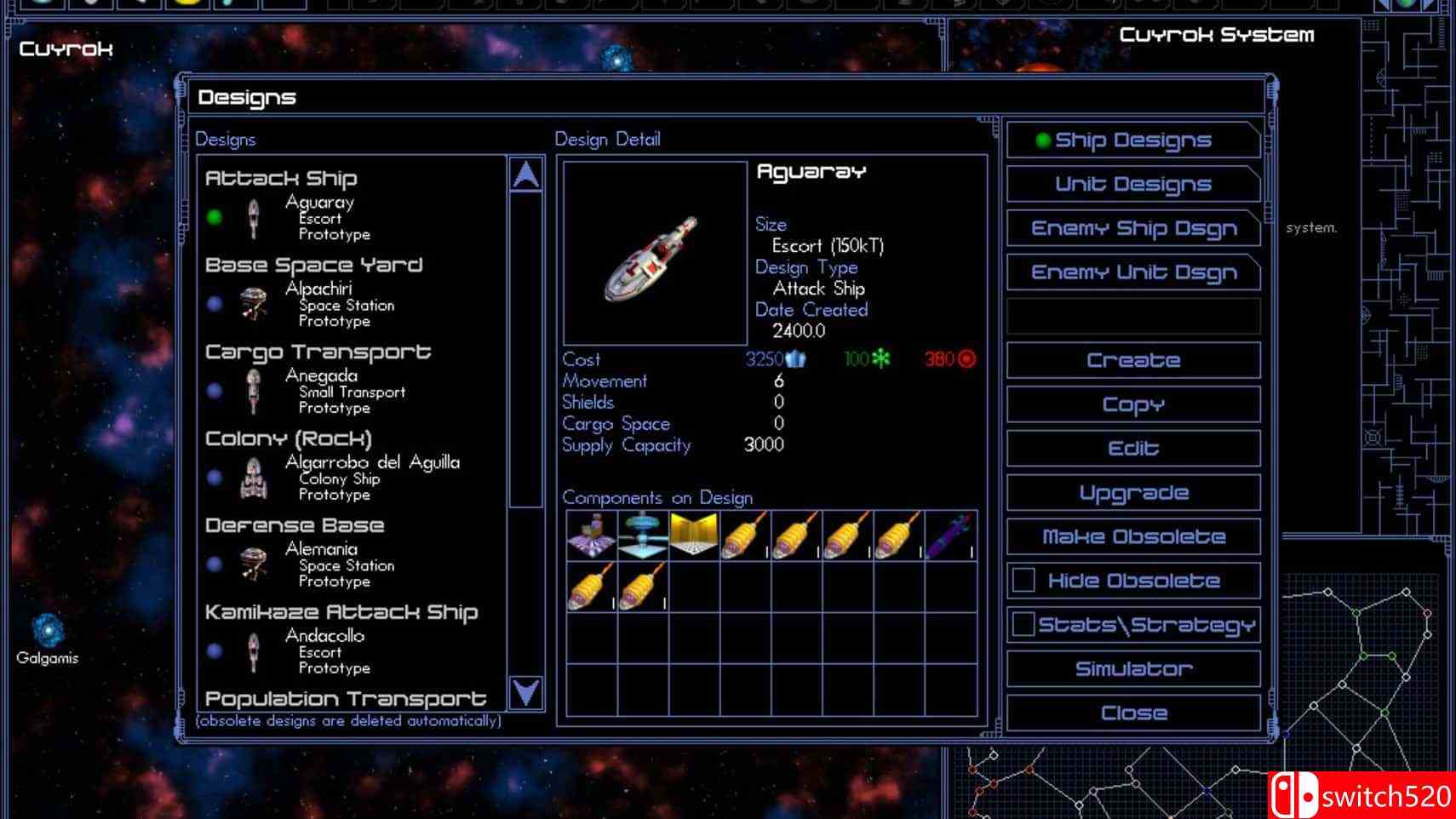Show the Enemy Ship Dsgn list
1456x819 pixels.
click(x=1132, y=229)
